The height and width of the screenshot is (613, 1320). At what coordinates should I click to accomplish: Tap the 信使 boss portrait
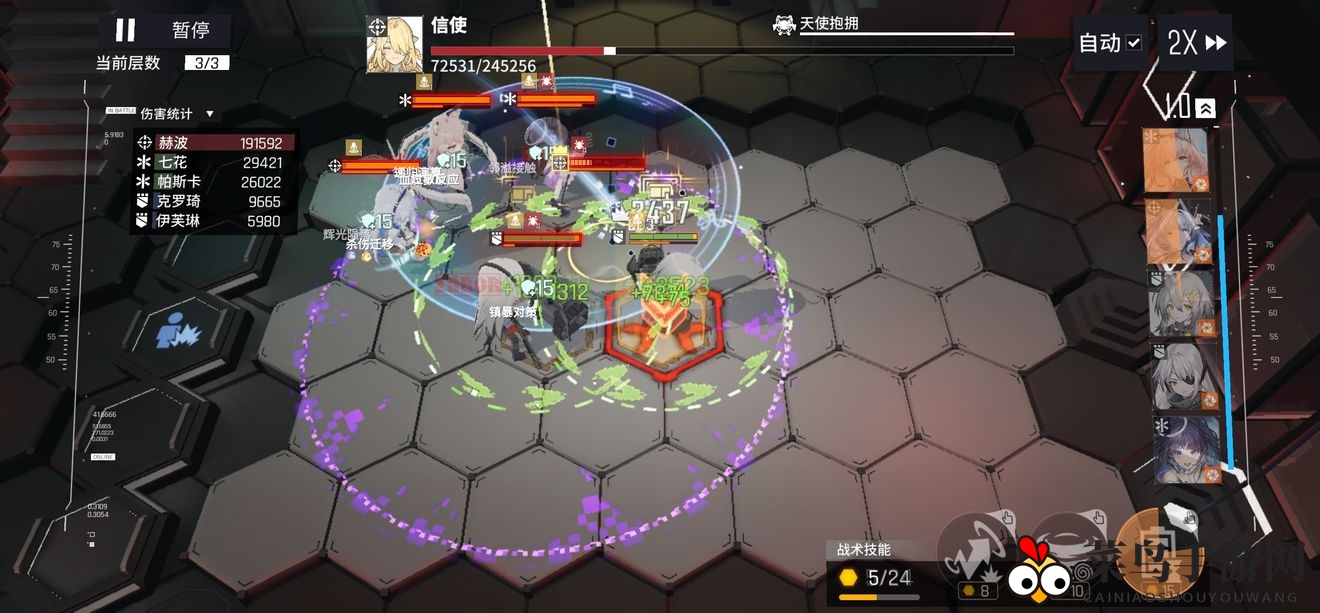(x=393, y=44)
